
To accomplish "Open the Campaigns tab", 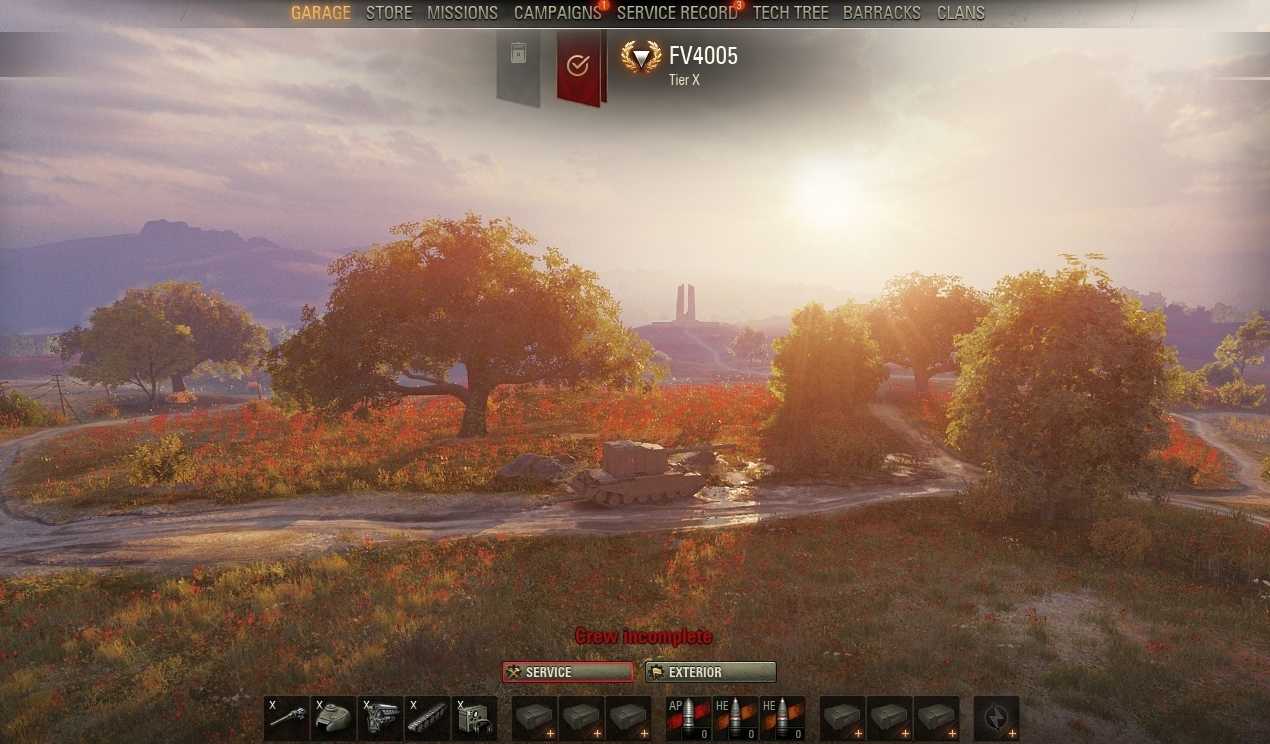I will click(557, 13).
